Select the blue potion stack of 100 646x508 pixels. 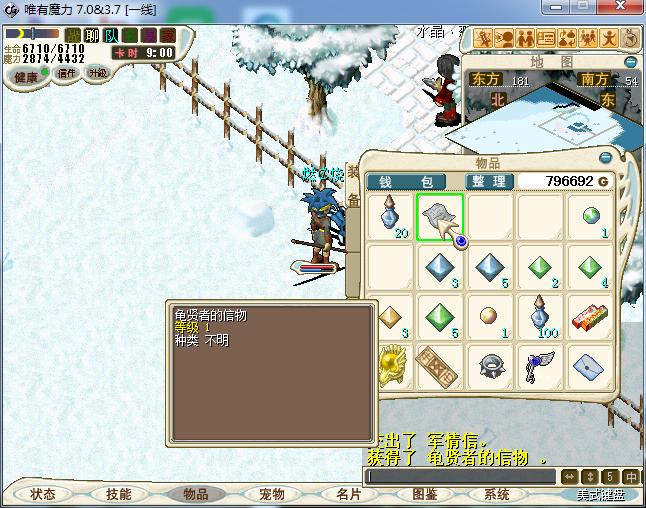click(540, 318)
